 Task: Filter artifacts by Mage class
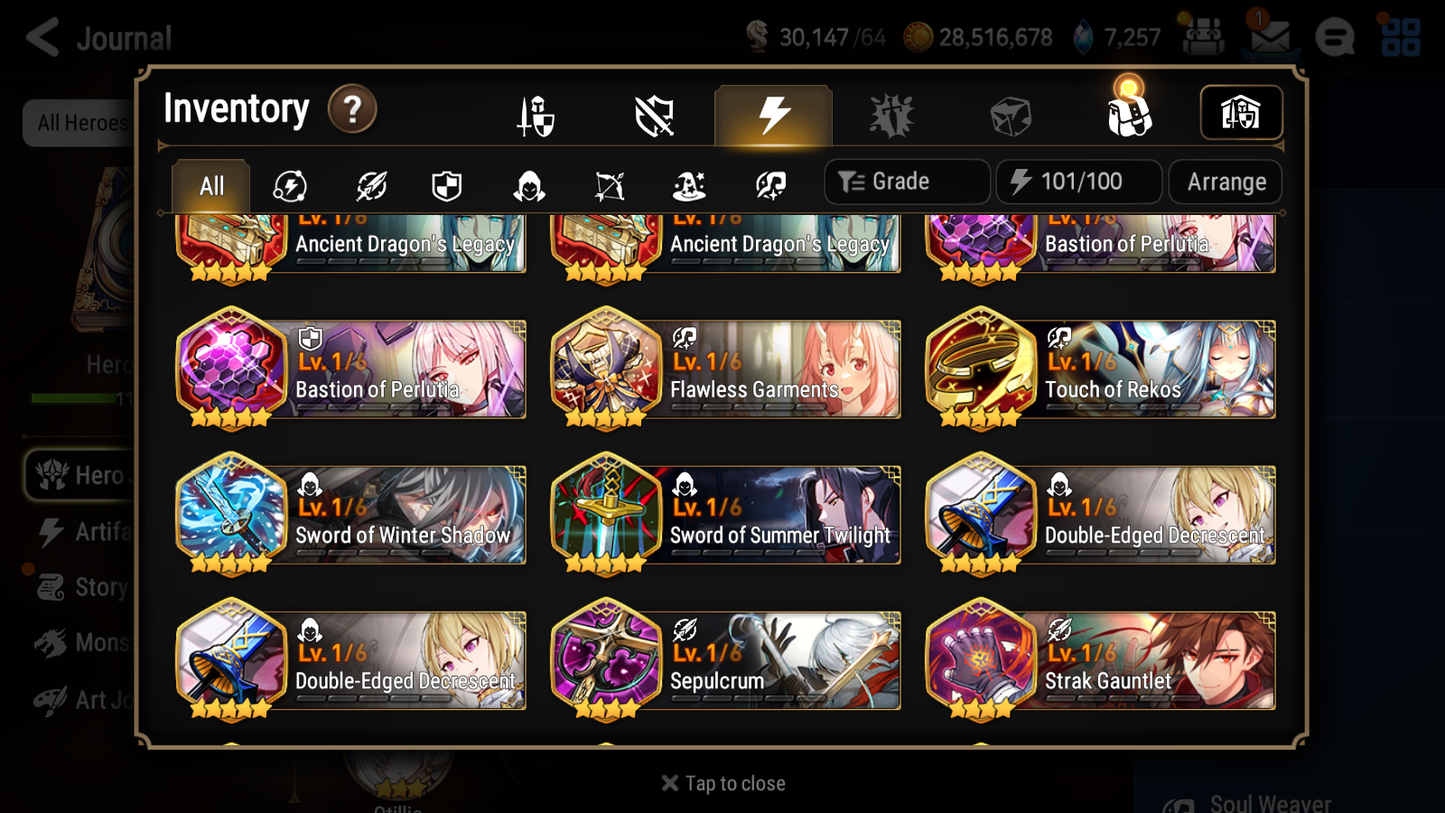click(x=688, y=182)
